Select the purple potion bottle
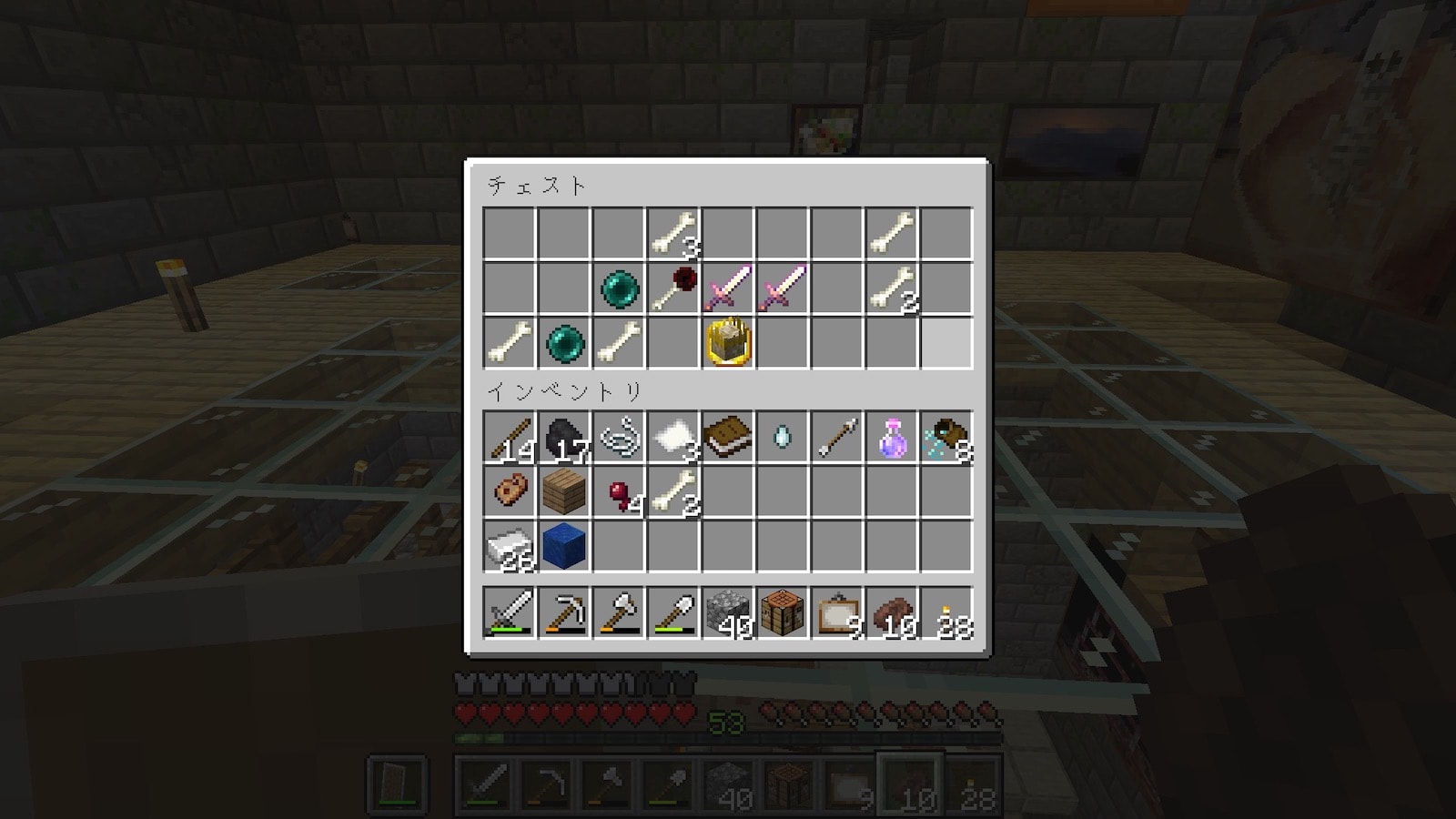This screenshot has width=1456, height=819. pos(892,438)
